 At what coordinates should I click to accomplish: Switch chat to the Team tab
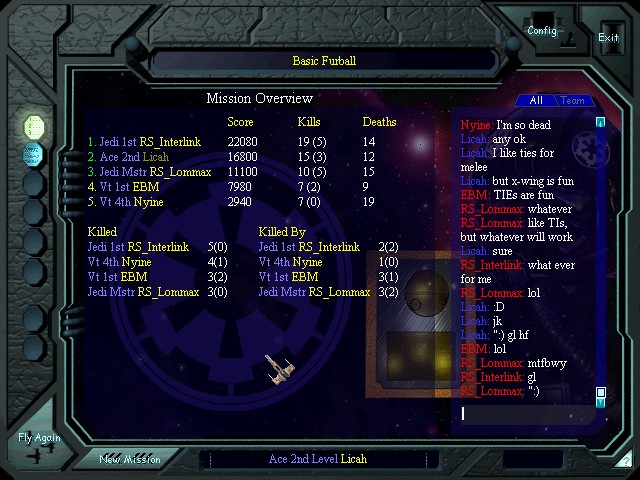(x=572, y=101)
